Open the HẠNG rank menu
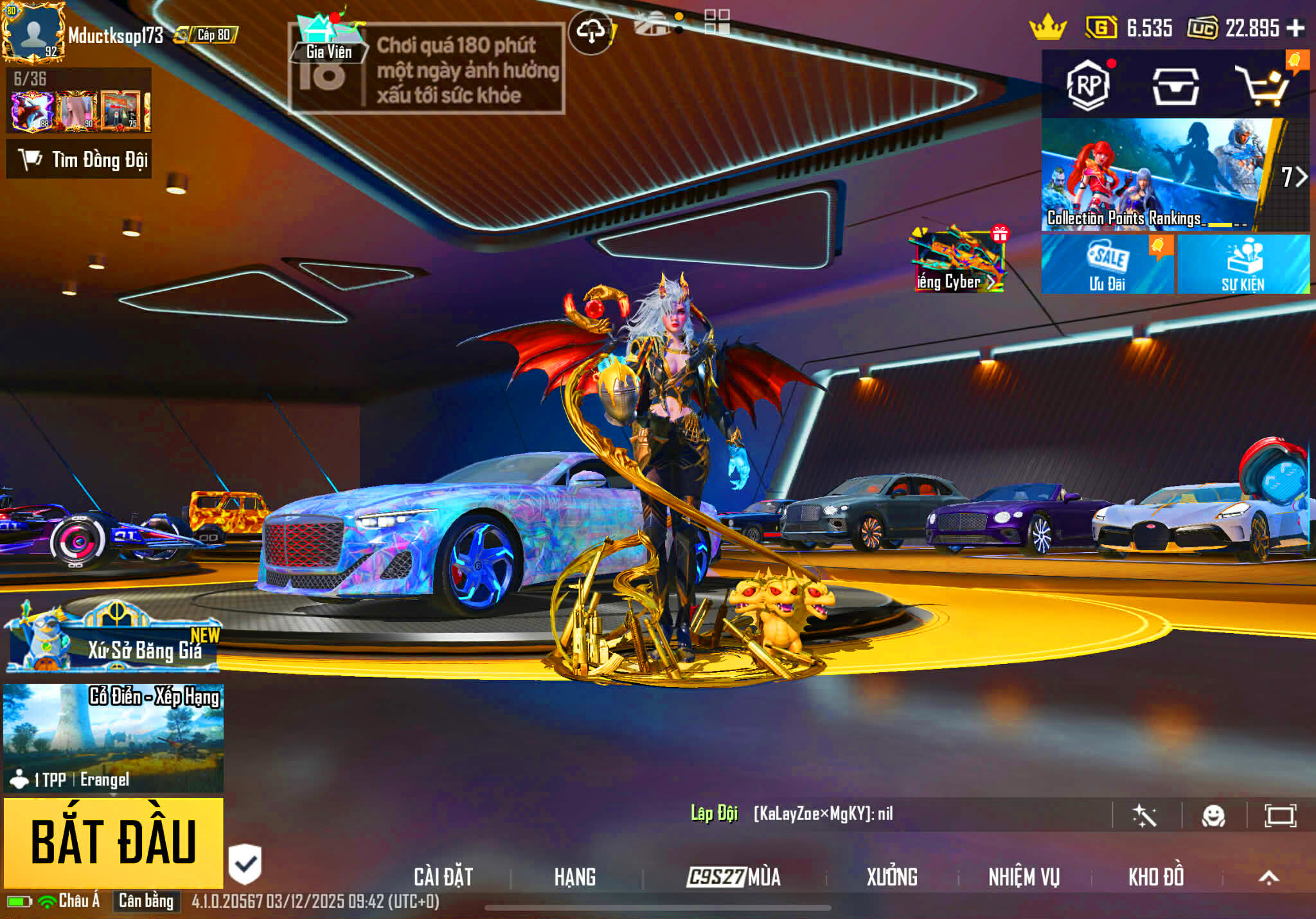 [575, 877]
